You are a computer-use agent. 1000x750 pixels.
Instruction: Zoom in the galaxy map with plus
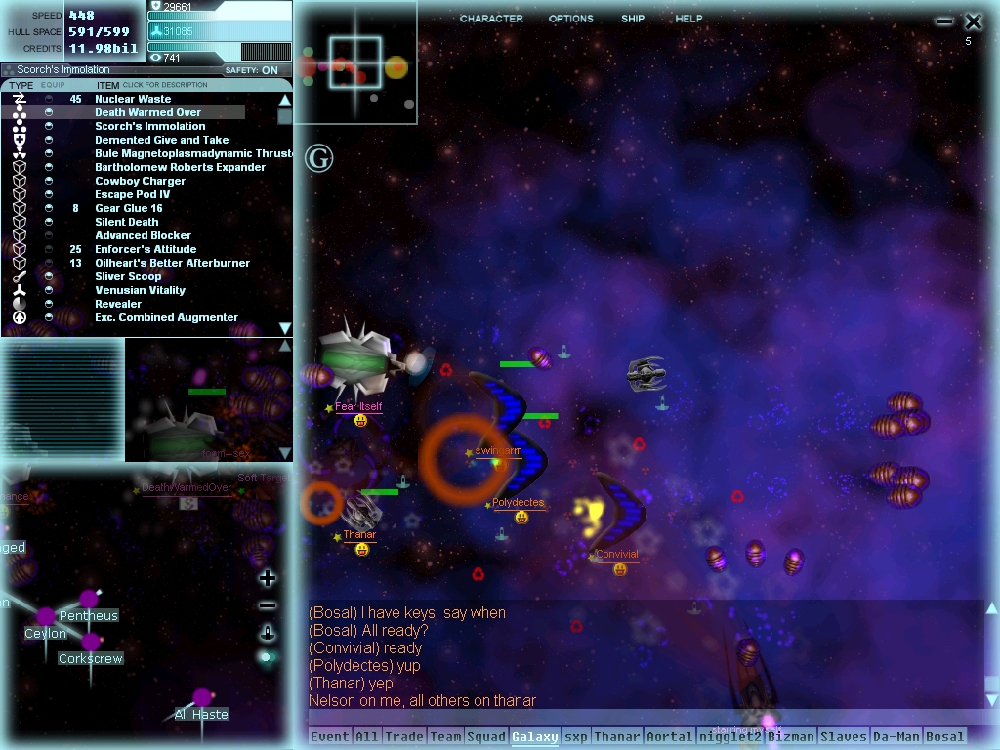click(267, 578)
